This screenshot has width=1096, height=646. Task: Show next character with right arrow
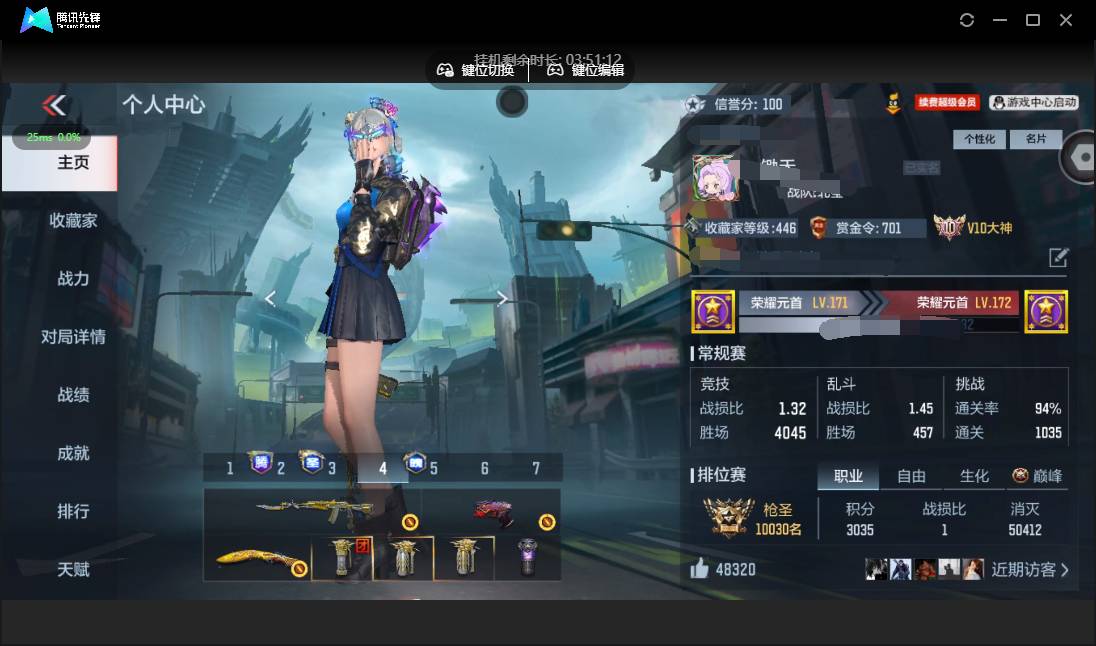point(502,298)
